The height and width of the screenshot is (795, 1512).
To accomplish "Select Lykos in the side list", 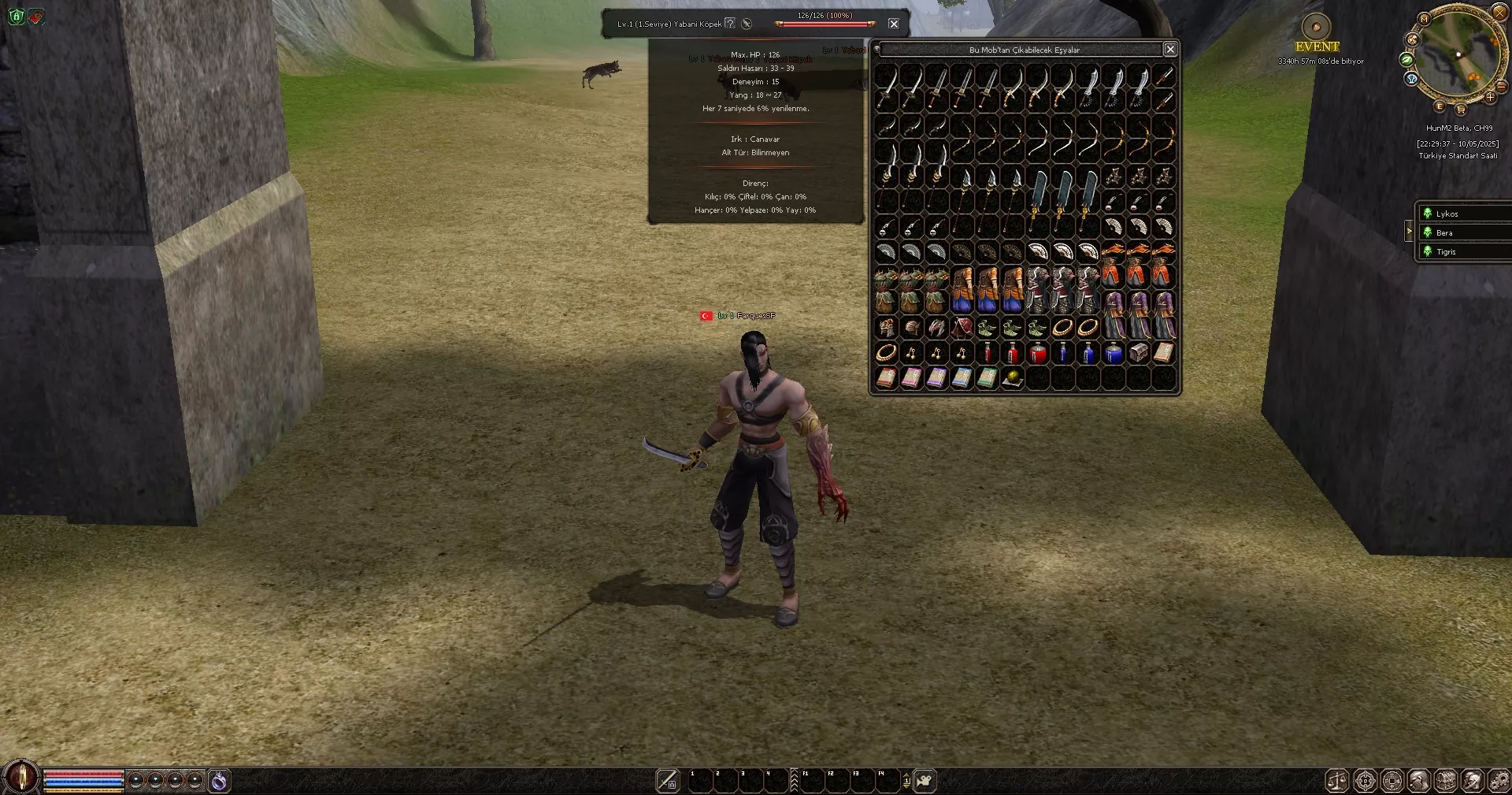I will point(1447,214).
